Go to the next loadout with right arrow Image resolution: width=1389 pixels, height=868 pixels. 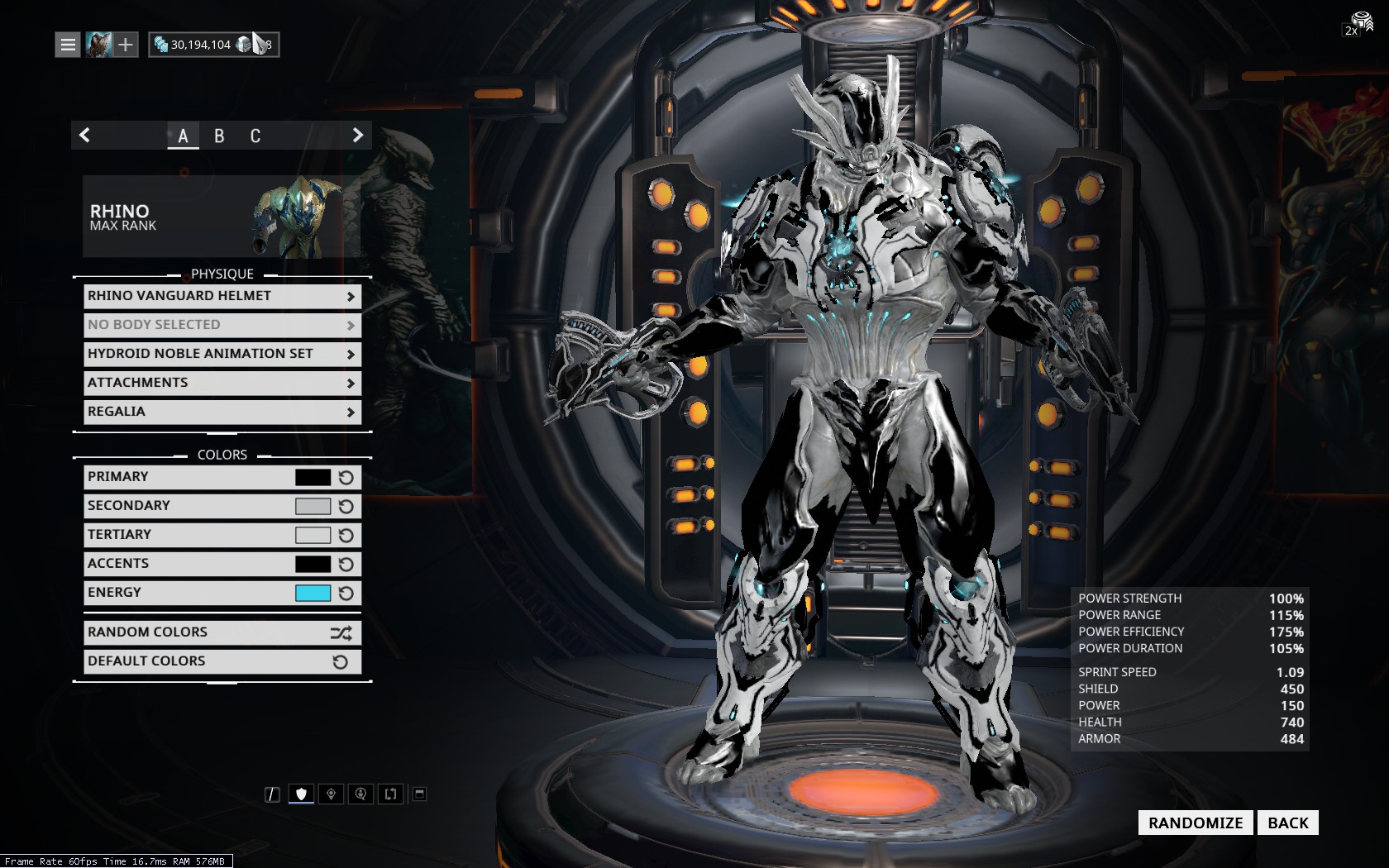[357, 136]
